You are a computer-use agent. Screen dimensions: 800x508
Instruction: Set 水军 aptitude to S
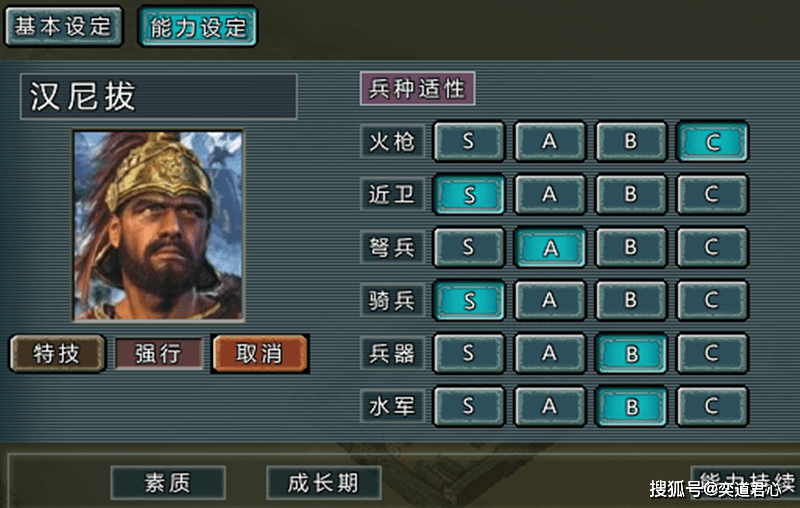click(469, 406)
